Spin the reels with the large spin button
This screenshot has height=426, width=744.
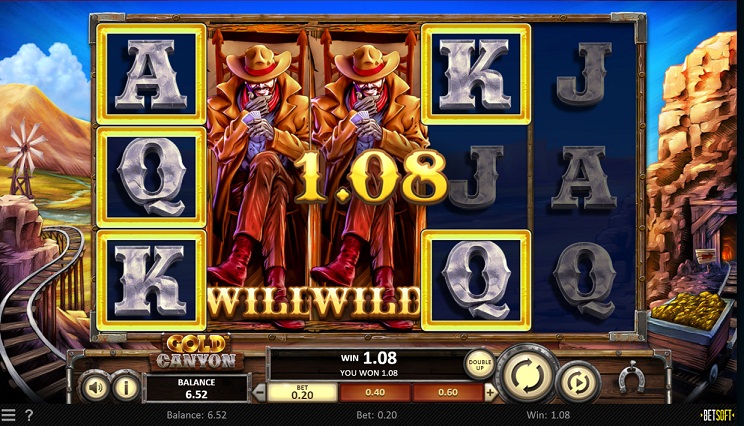coord(527,375)
